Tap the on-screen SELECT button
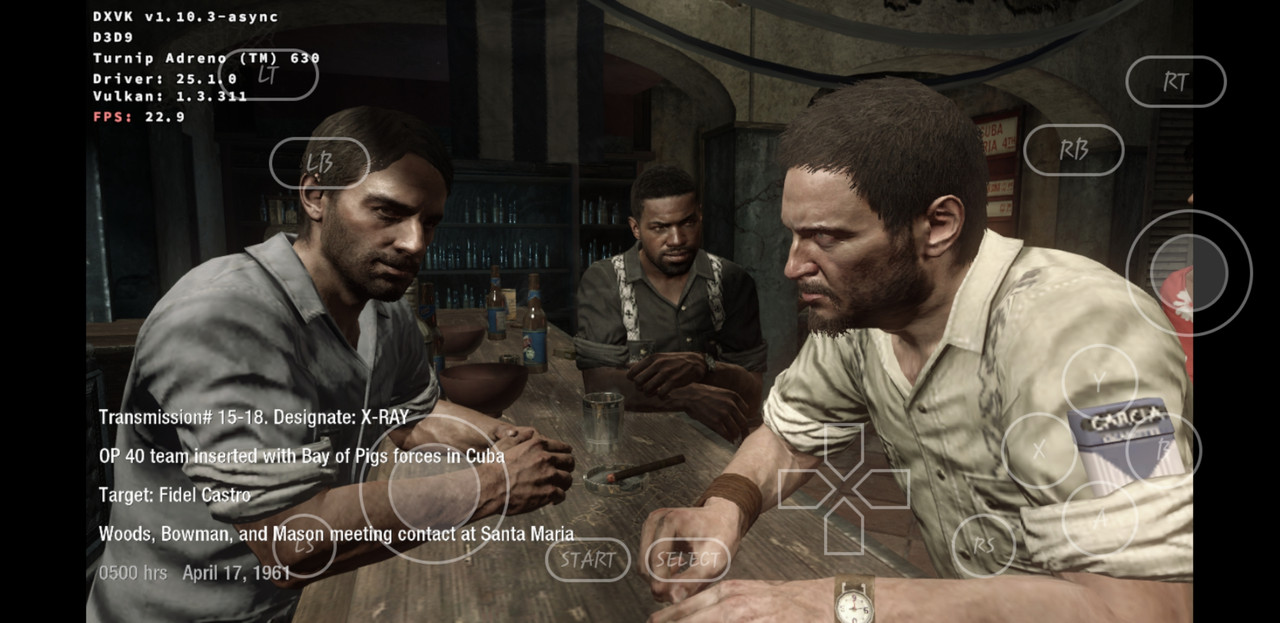1280x623 pixels. pos(688,560)
